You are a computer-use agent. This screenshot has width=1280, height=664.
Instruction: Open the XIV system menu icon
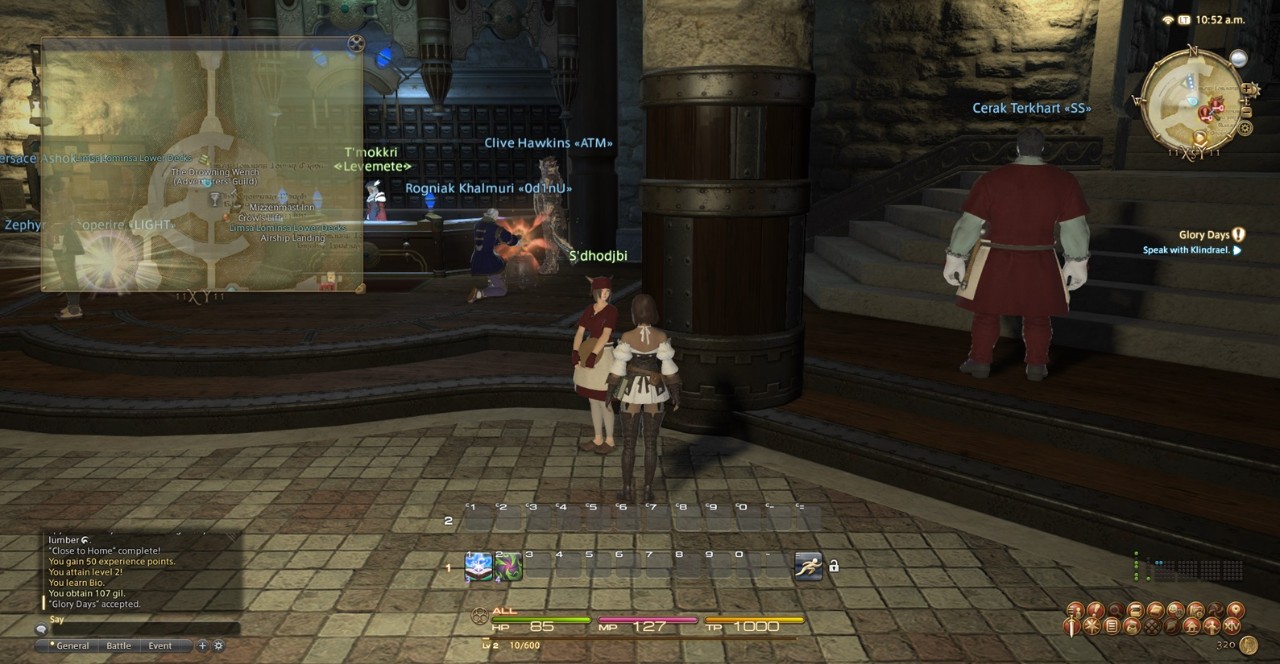point(1232,626)
